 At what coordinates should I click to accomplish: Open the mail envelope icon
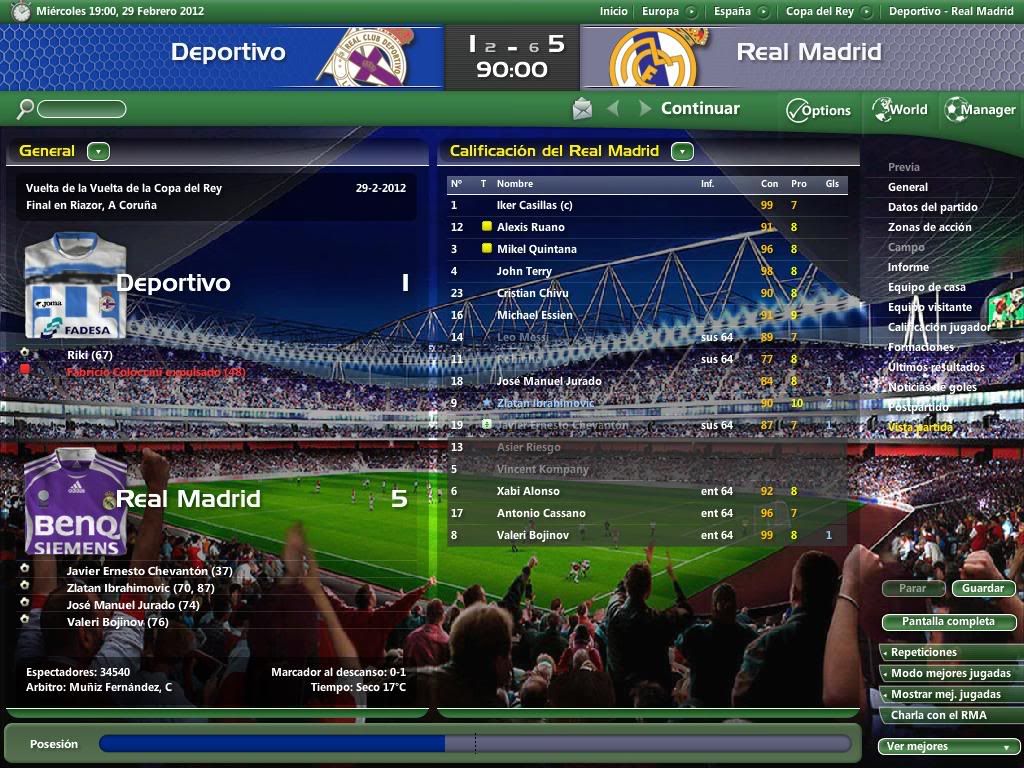tap(582, 109)
